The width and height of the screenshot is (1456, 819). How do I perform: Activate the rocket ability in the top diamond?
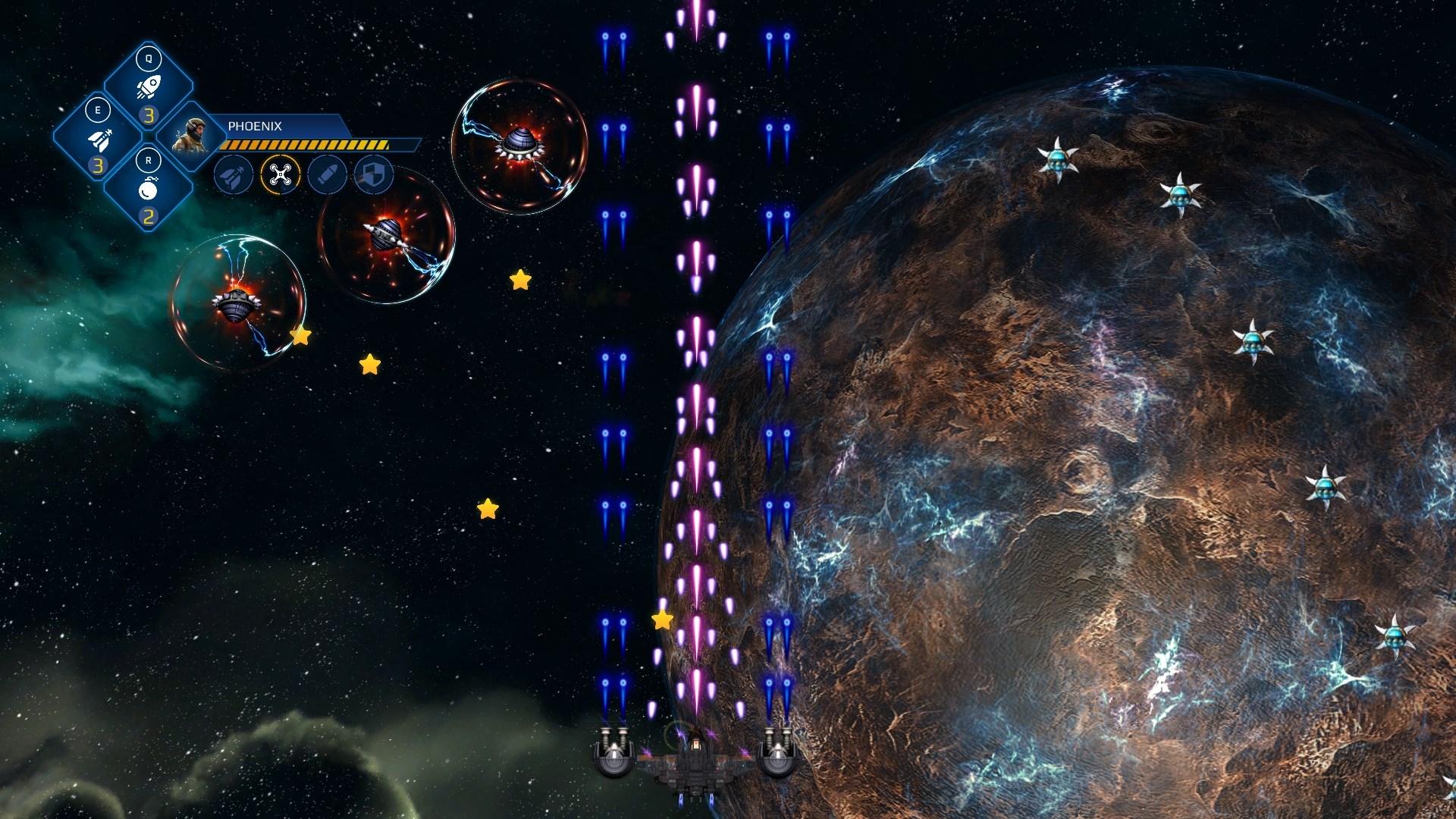coord(149,86)
